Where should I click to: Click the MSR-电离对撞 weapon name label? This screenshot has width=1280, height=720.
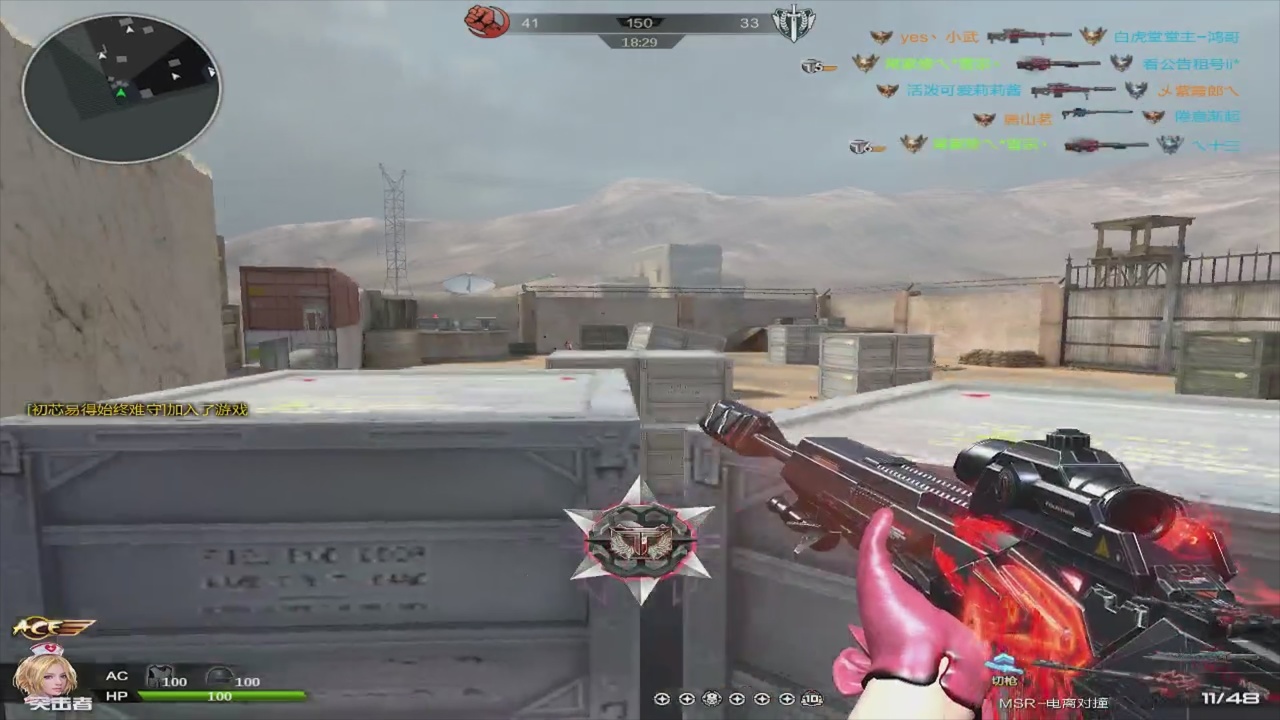tap(1054, 704)
